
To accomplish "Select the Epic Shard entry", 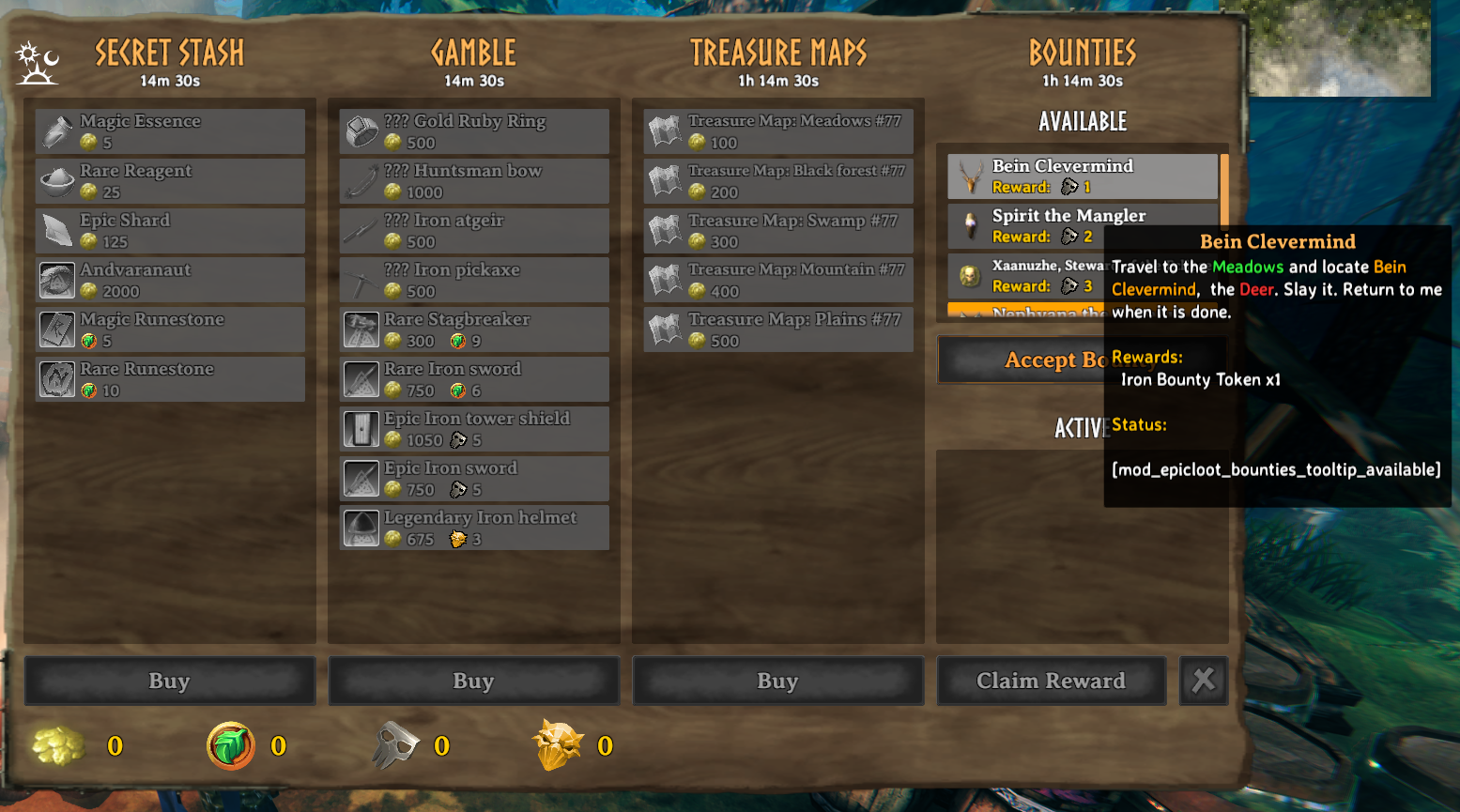I will point(170,231).
